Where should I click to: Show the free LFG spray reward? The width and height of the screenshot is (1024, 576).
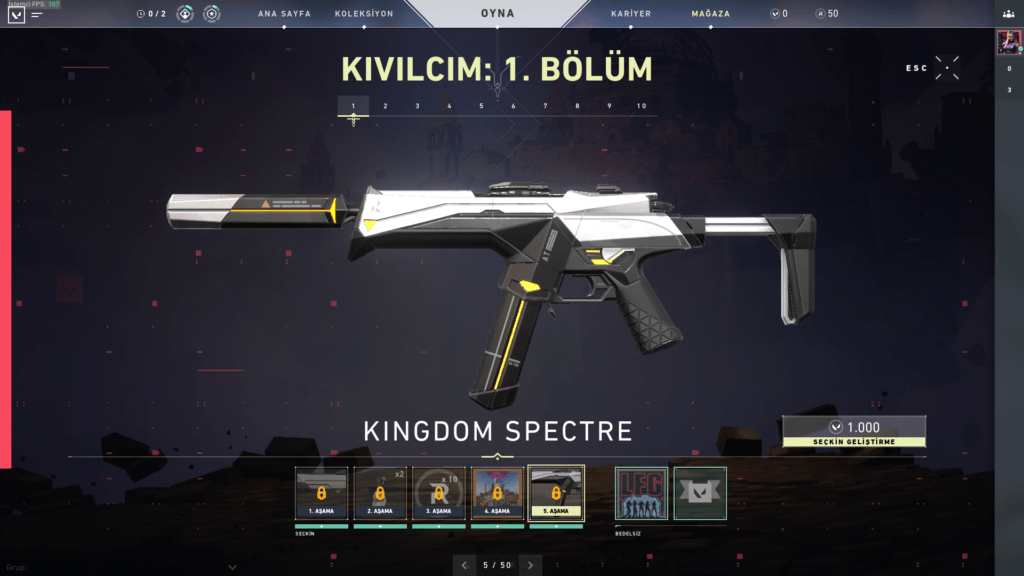tap(641, 493)
